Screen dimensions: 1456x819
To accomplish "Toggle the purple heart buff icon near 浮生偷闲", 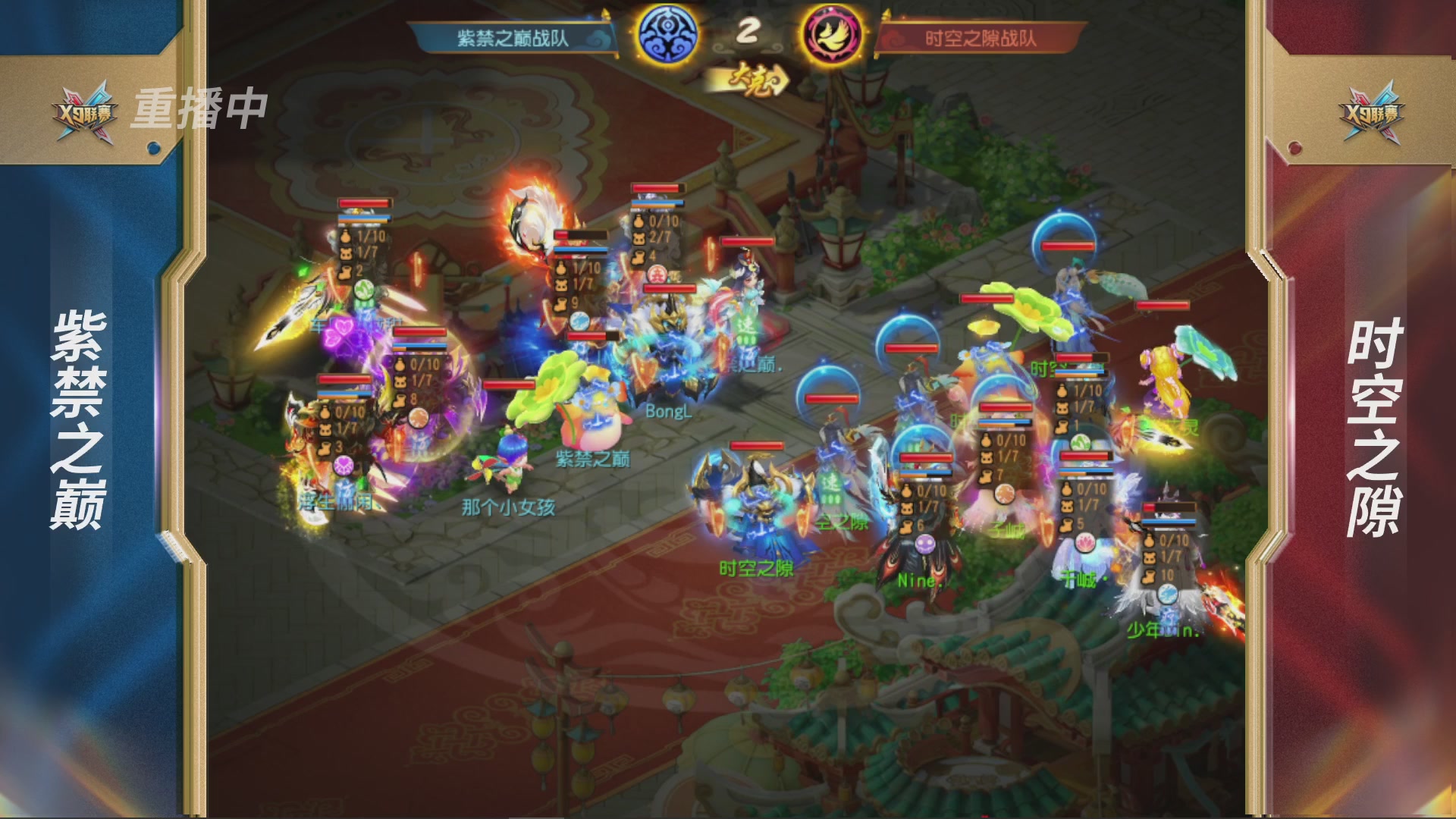I will point(343,467).
